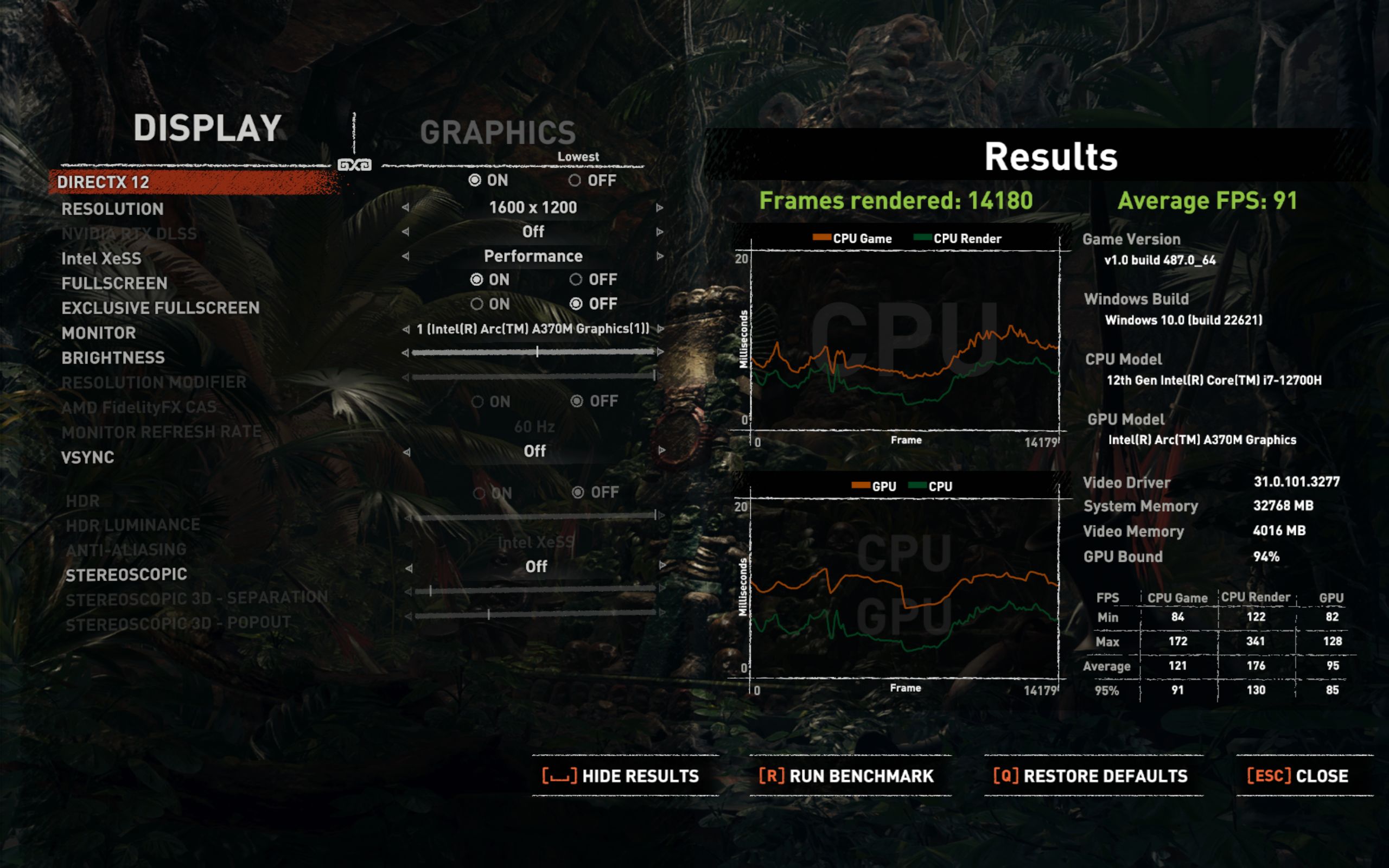
Task: Choose the next resolution with the right arrow
Action: pos(659,208)
